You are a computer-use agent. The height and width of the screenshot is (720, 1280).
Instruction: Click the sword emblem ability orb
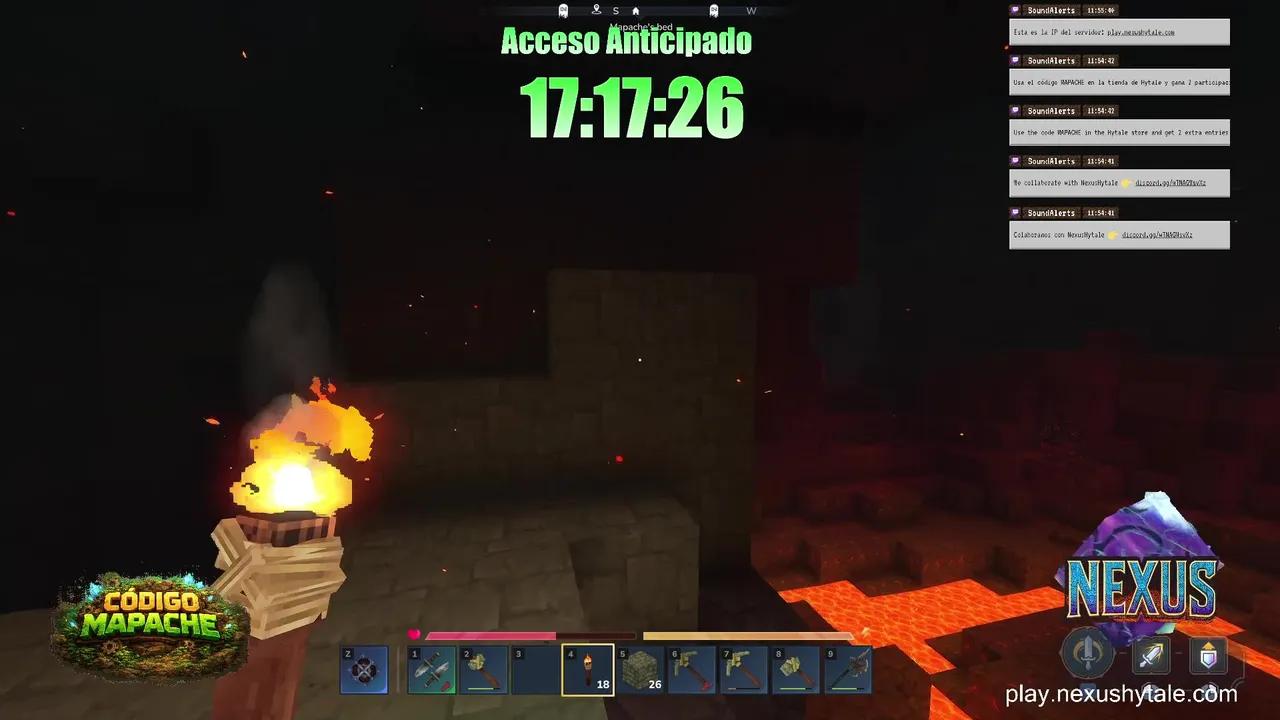(x=1089, y=656)
